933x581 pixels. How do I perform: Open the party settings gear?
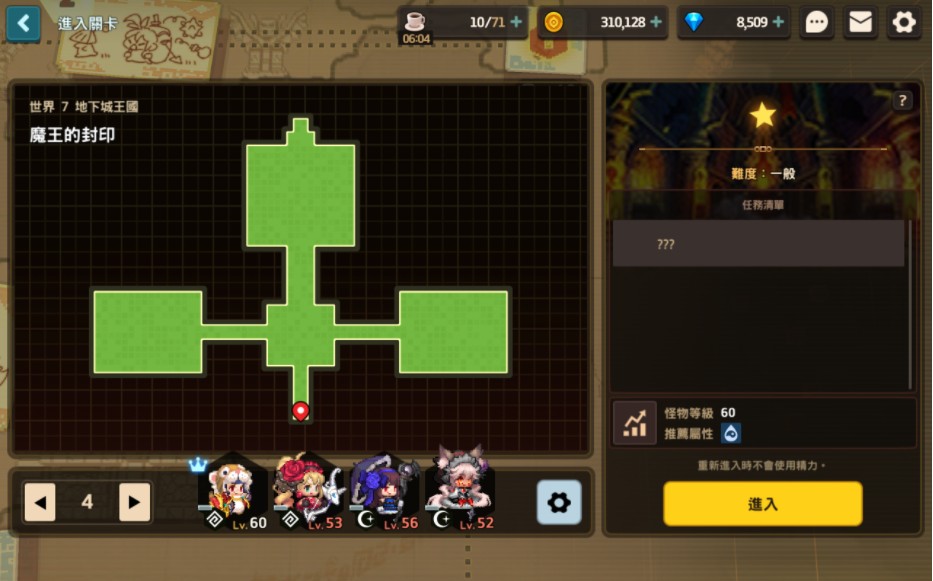[558, 502]
